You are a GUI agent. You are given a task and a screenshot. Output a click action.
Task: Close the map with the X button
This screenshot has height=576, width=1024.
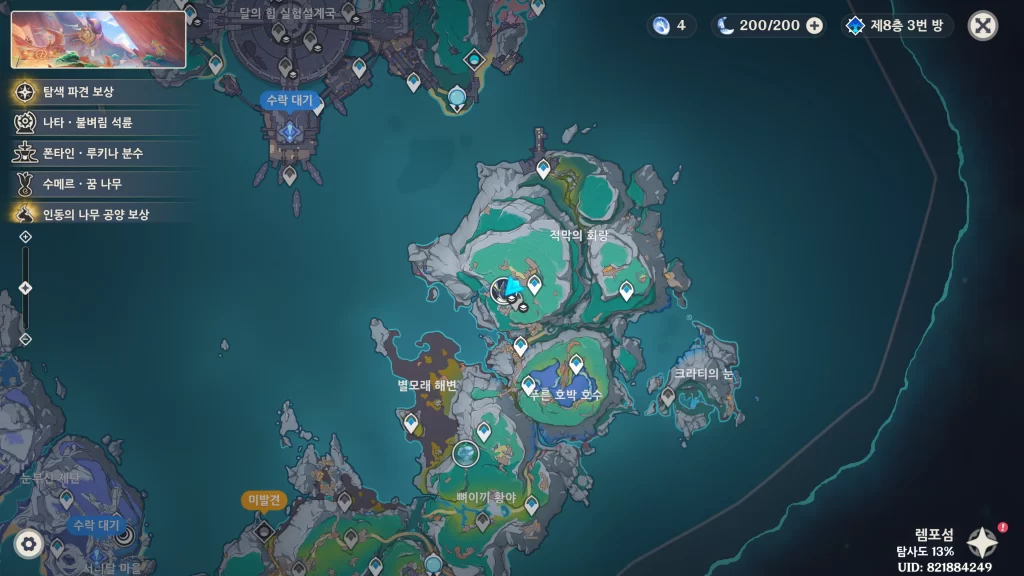point(982,26)
